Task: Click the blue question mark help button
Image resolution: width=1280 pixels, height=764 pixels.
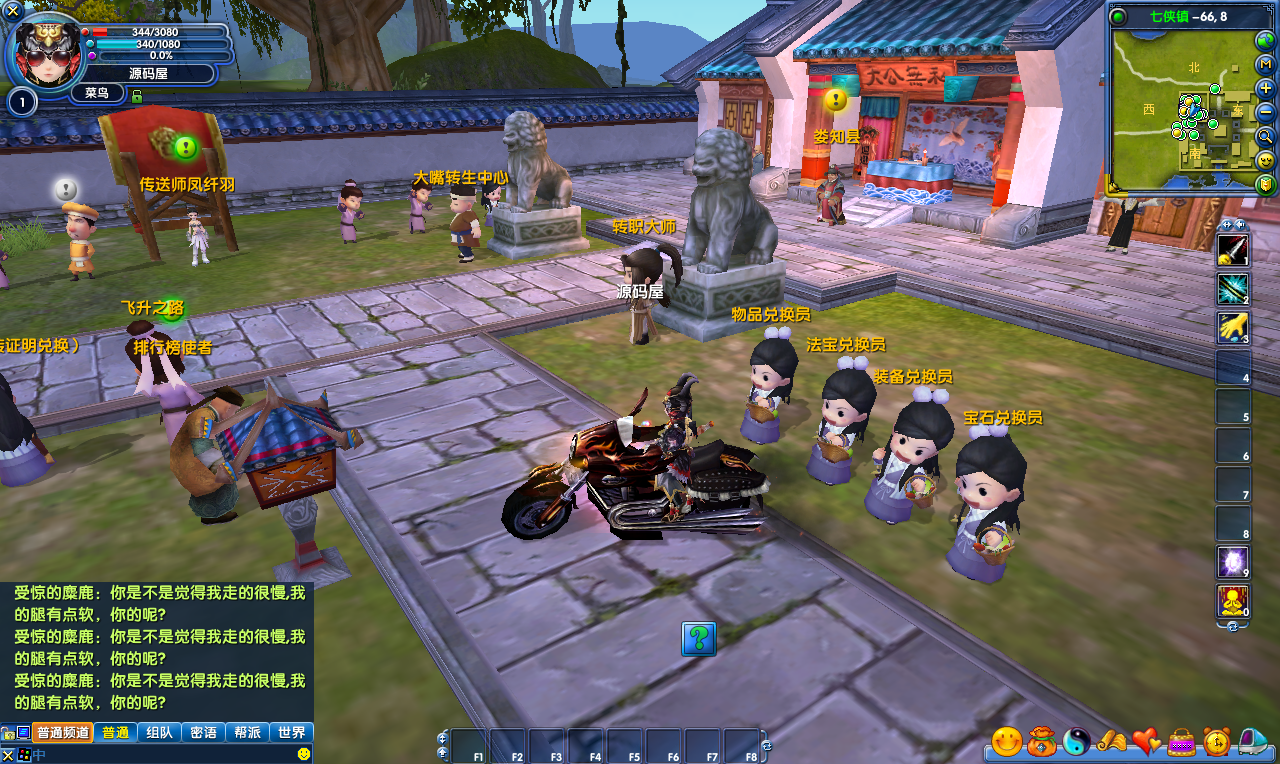Action: (x=699, y=638)
